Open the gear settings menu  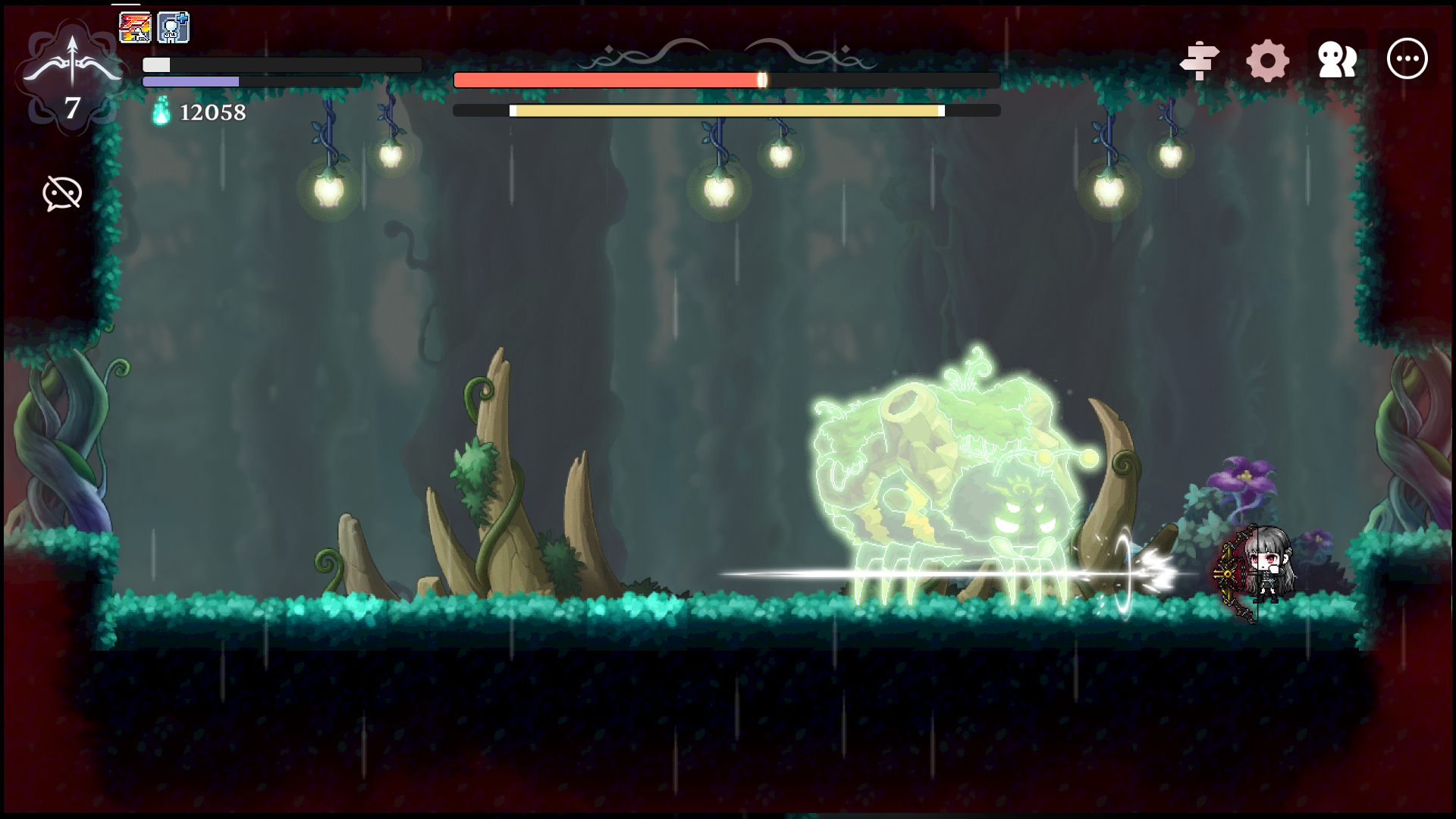[1267, 60]
